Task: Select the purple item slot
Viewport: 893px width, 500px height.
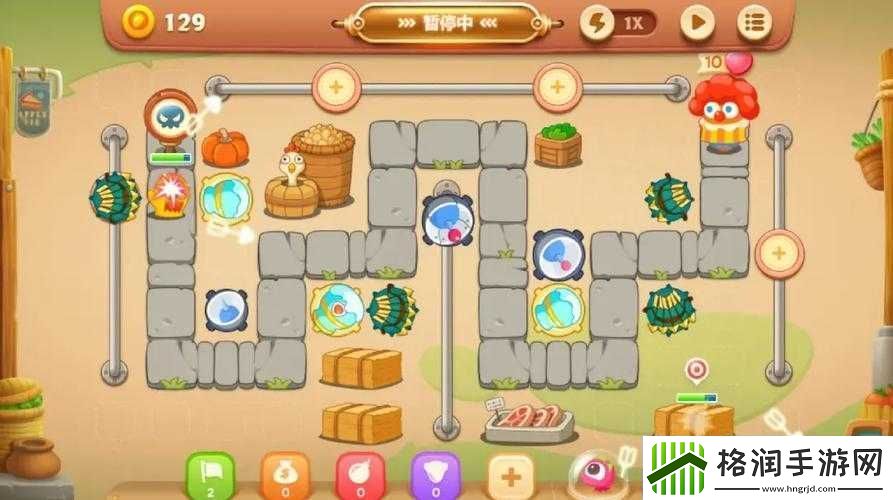Action: tap(436, 474)
